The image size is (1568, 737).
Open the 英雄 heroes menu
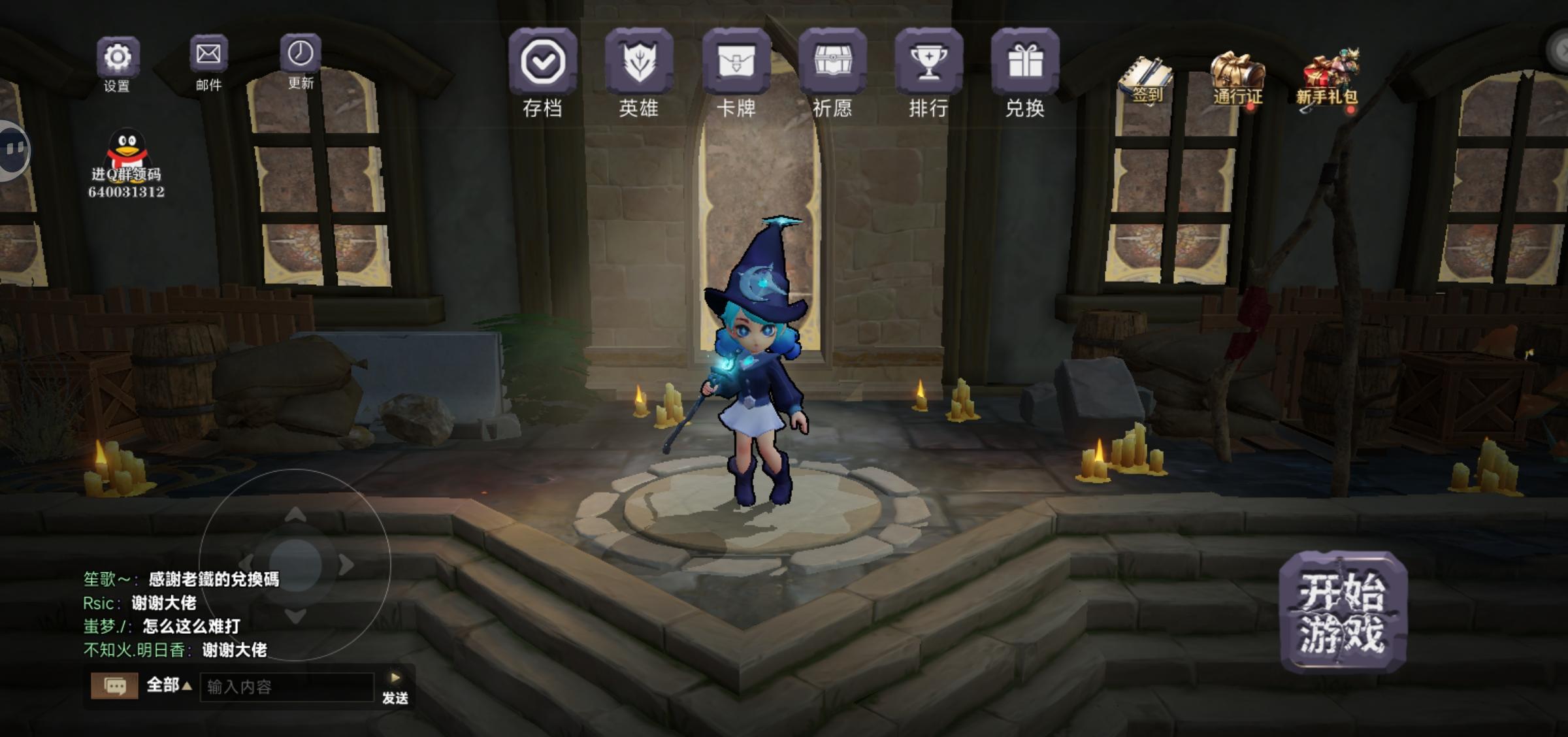(x=638, y=62)
